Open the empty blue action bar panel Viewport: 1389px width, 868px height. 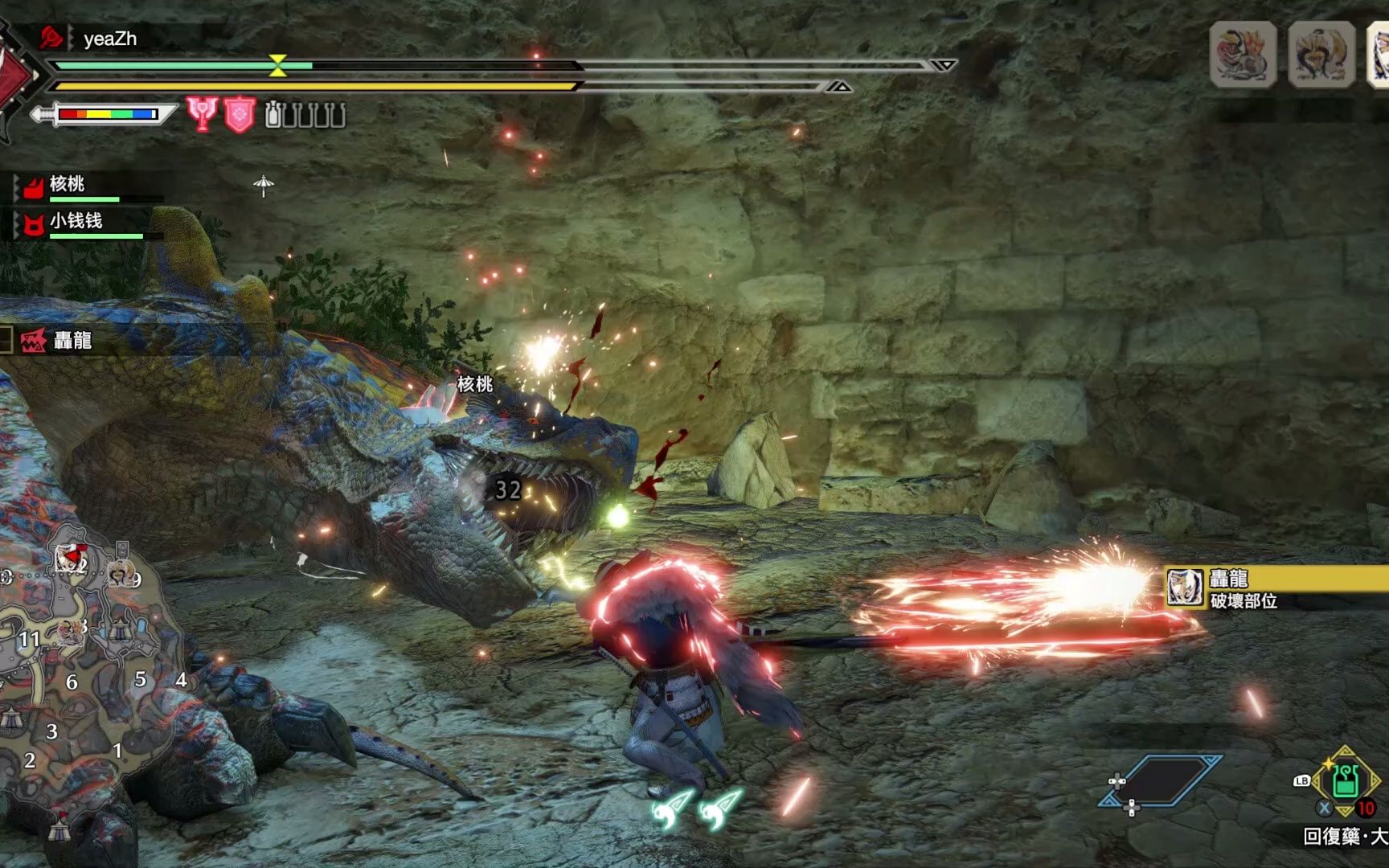tap(1162, 780)
